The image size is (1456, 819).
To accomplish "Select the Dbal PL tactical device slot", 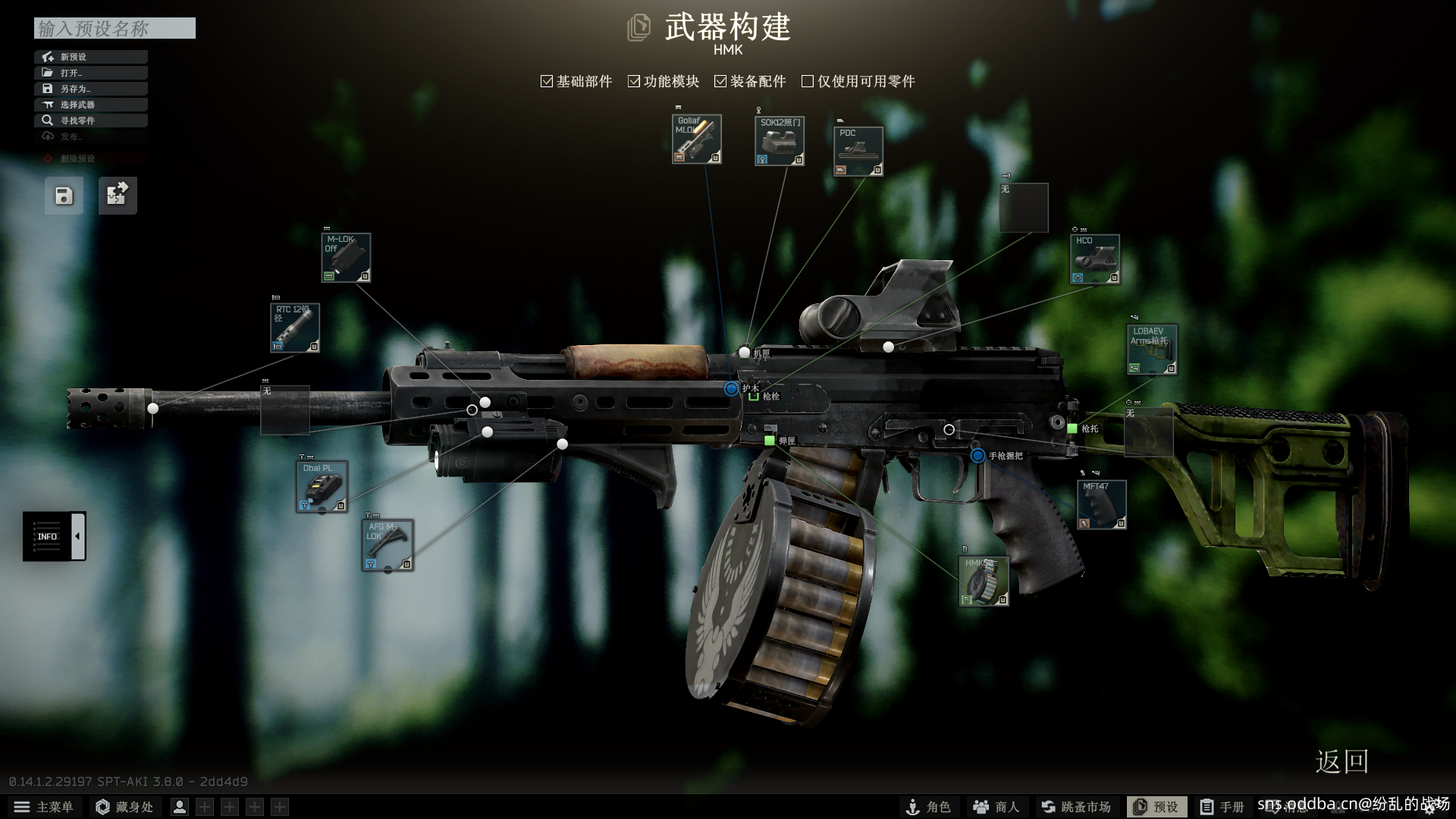I will (322, 487).
